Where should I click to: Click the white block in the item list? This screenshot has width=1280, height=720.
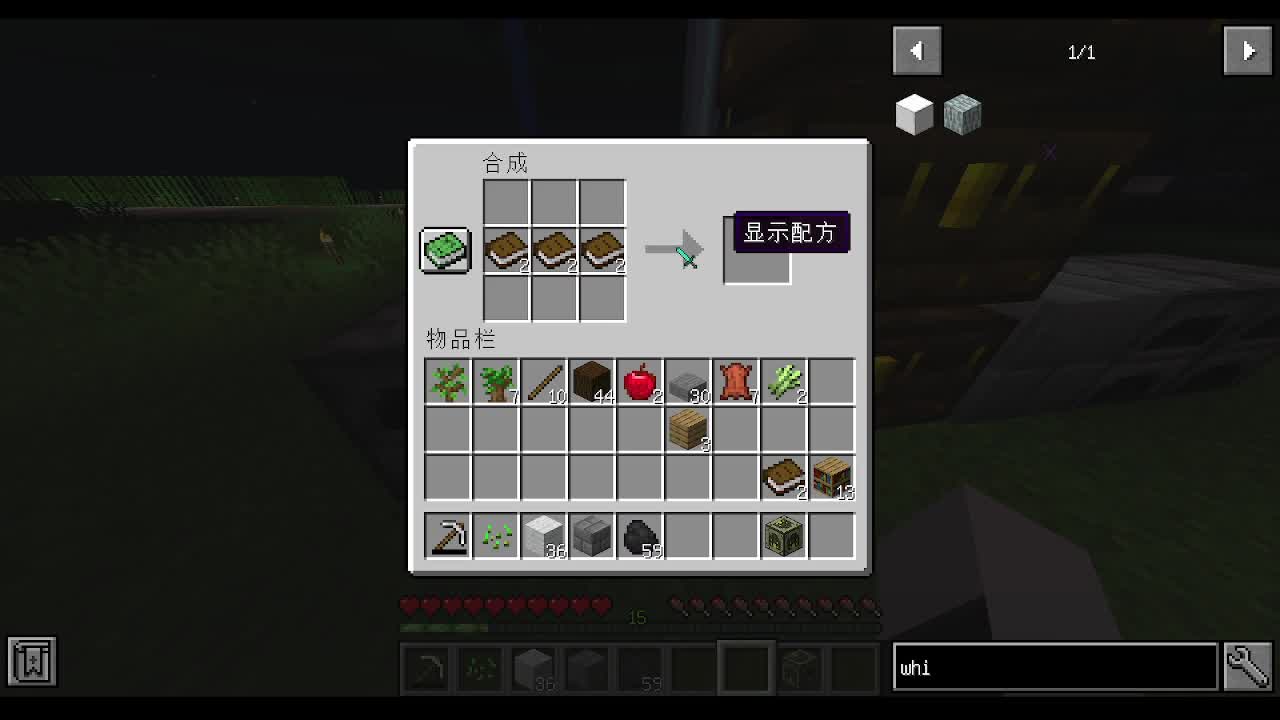coord(914,113)
